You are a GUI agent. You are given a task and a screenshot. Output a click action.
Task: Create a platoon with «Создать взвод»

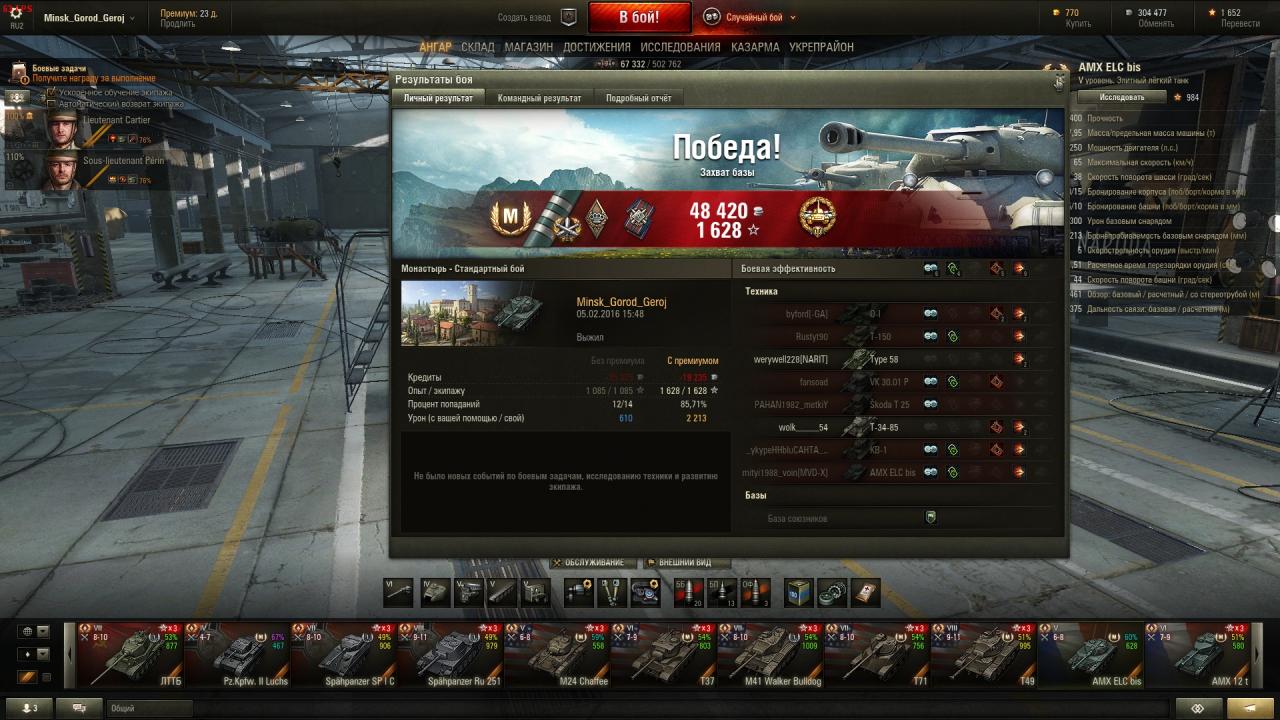[x=537, y=17]
